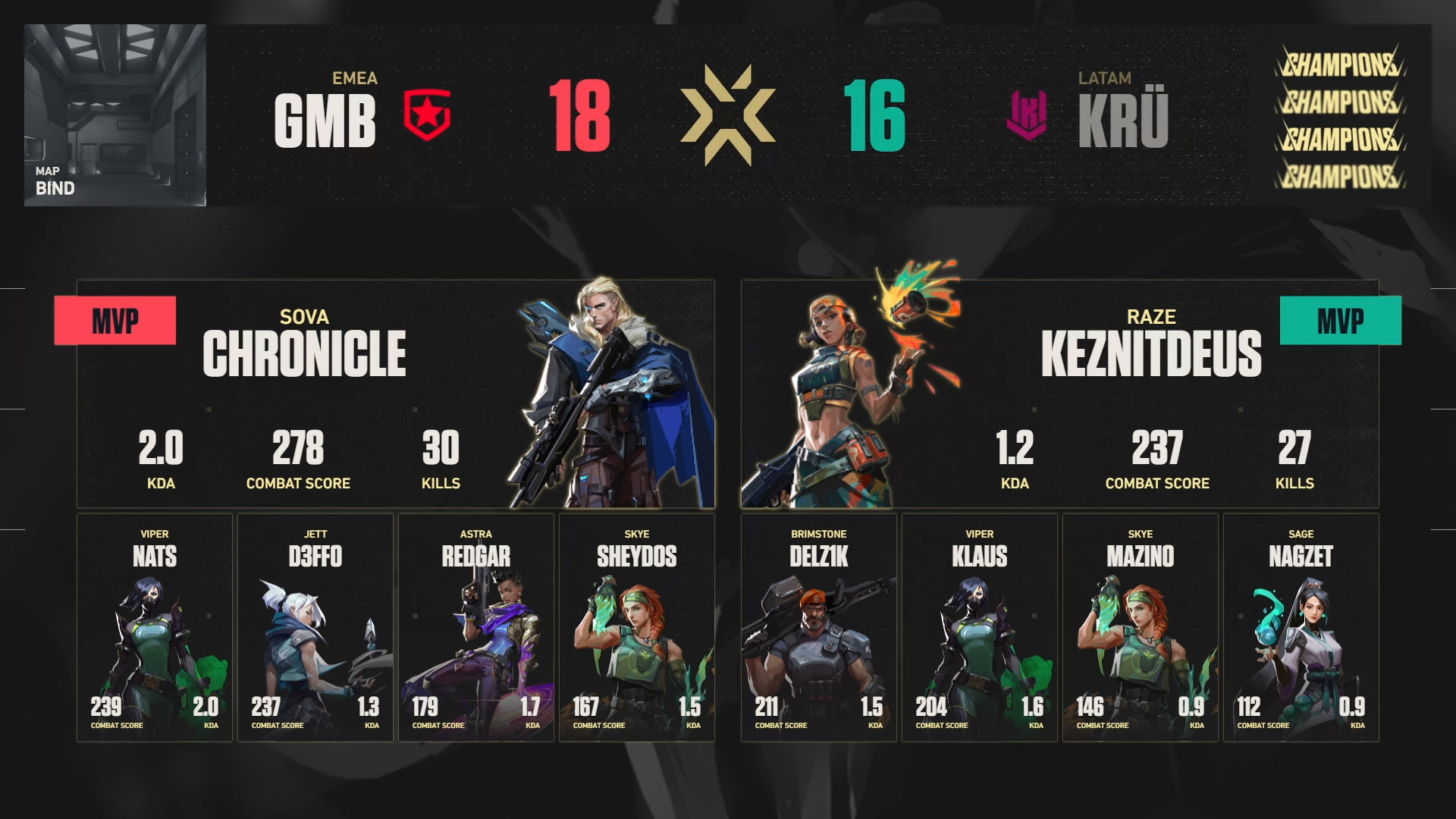Click the Redgar Astra player card
This screenshot has height=819, width=1456.
pos(476,627)
